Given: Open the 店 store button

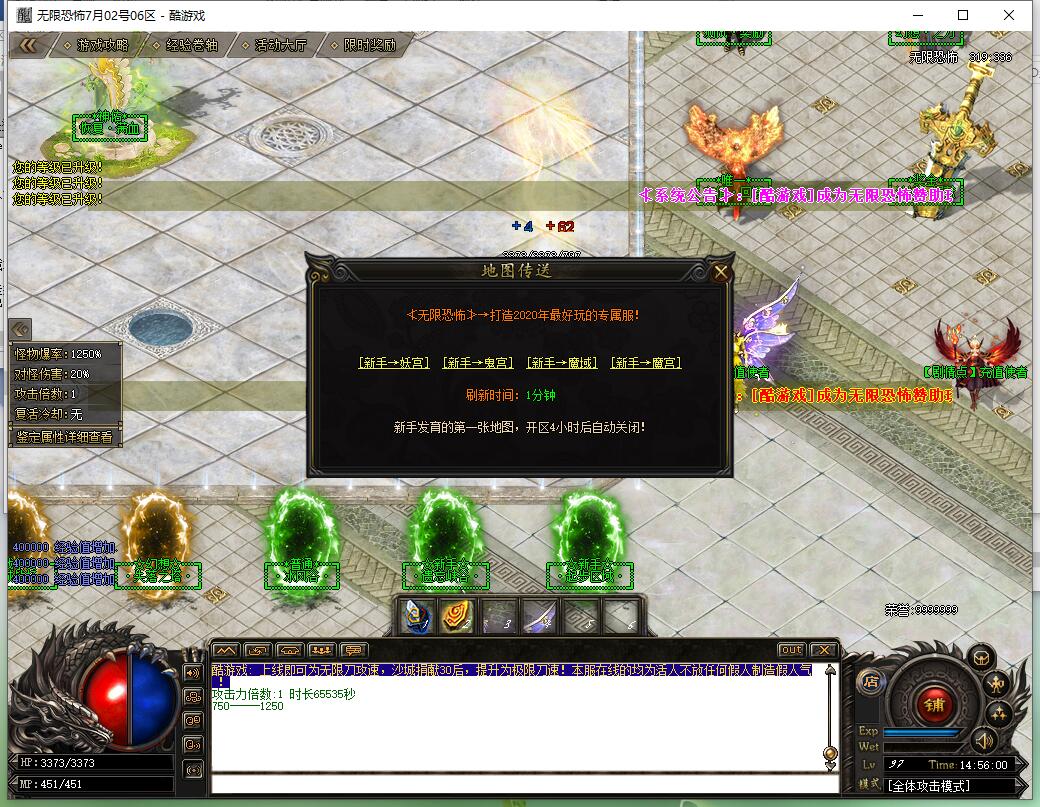Looking at the screenshot, I should click(x=870, y=682).
